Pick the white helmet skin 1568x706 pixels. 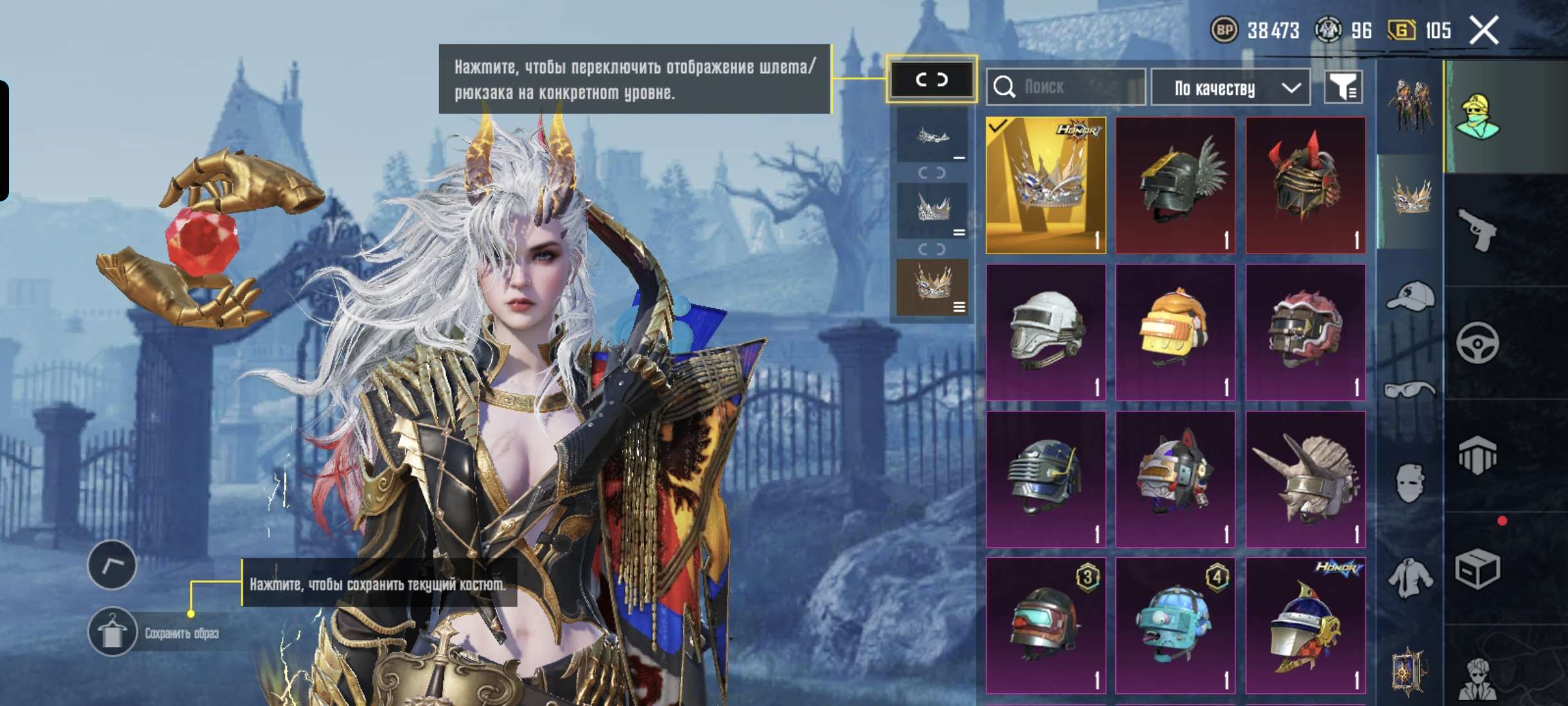(x=1046, y=332)
